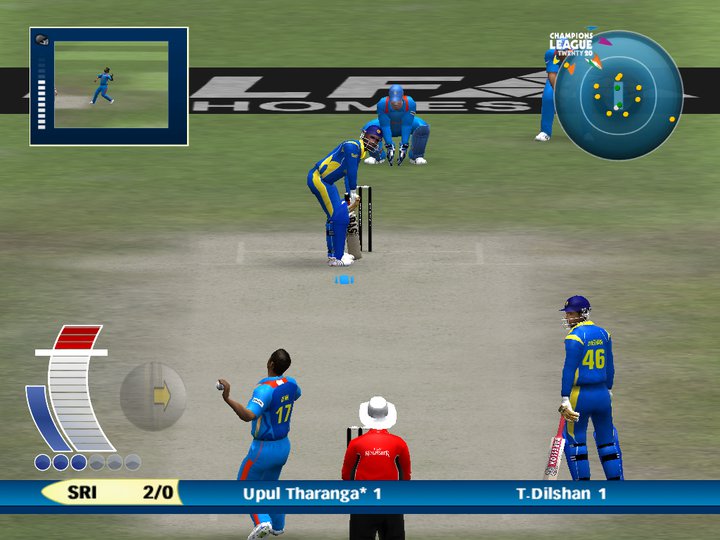Open the picture-in-picture fielder camera view
Viewport: 720px width, 540px height.
[x=110, y=86]
